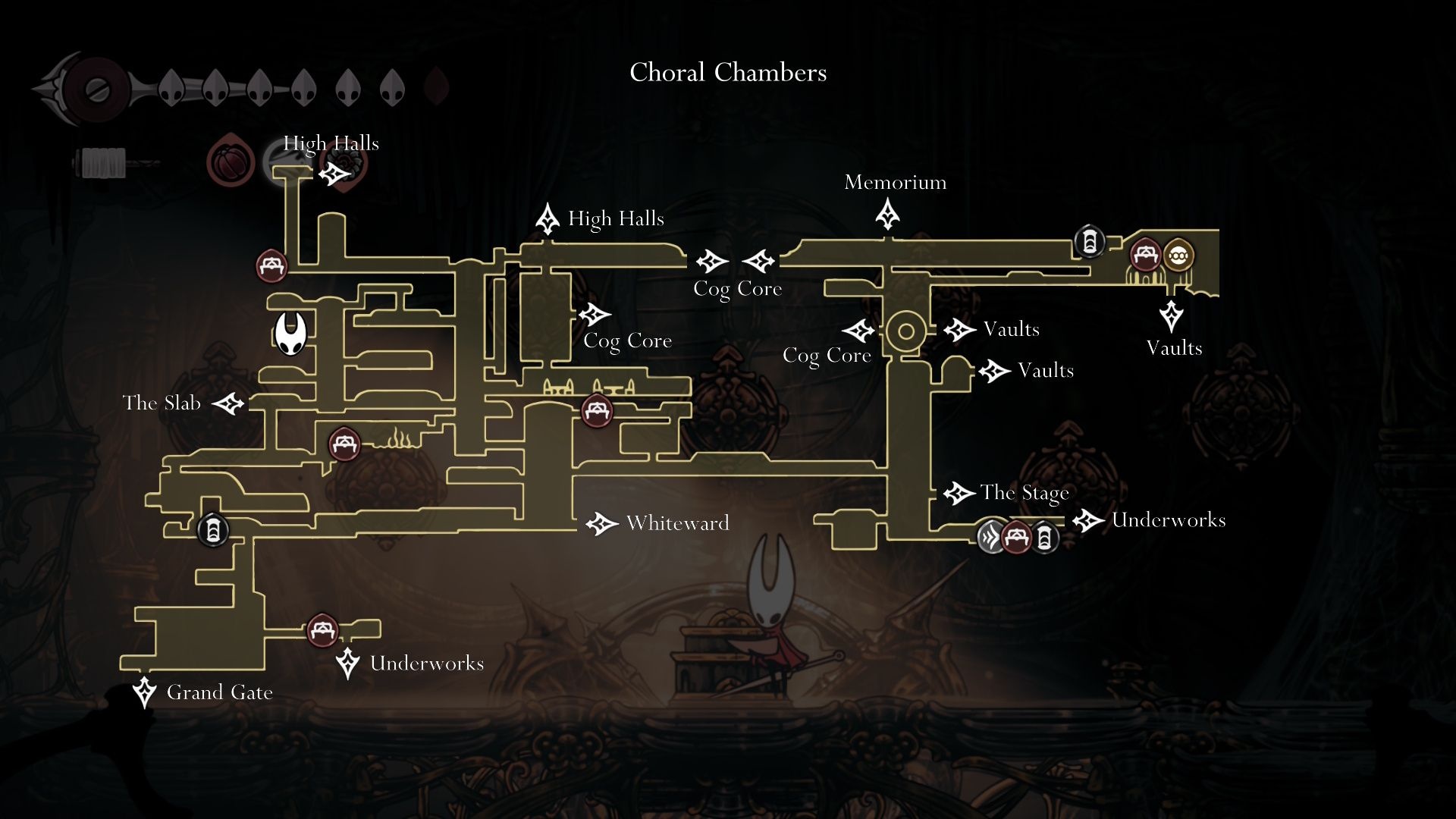This screenshot has height=819, width=1456.
Task: Click The Stage exit marker
Action: (959, 494)
